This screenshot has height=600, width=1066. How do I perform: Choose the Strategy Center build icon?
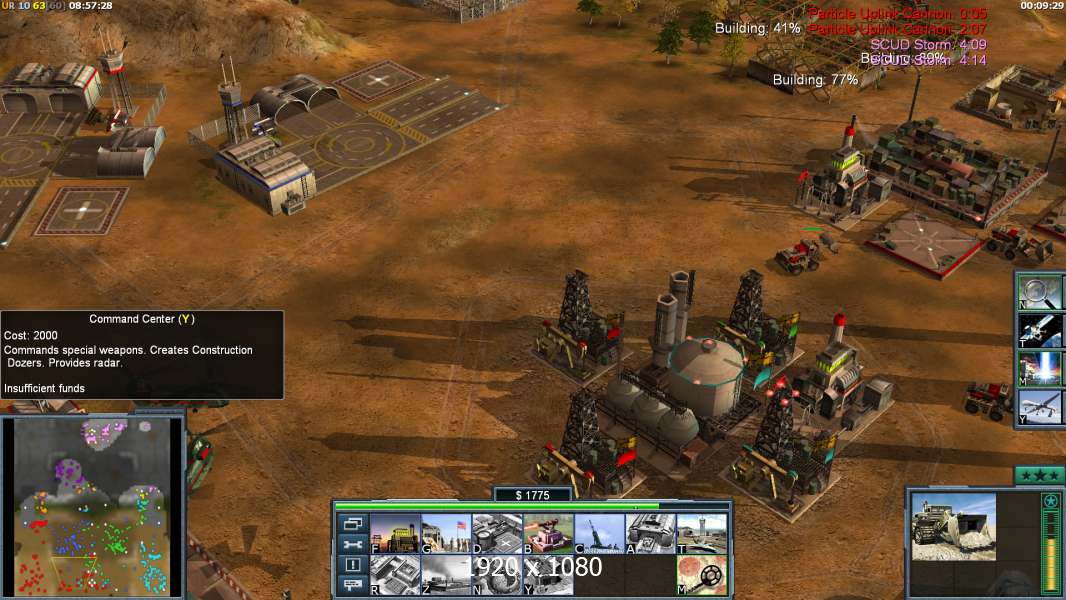(x=395, y=575)
